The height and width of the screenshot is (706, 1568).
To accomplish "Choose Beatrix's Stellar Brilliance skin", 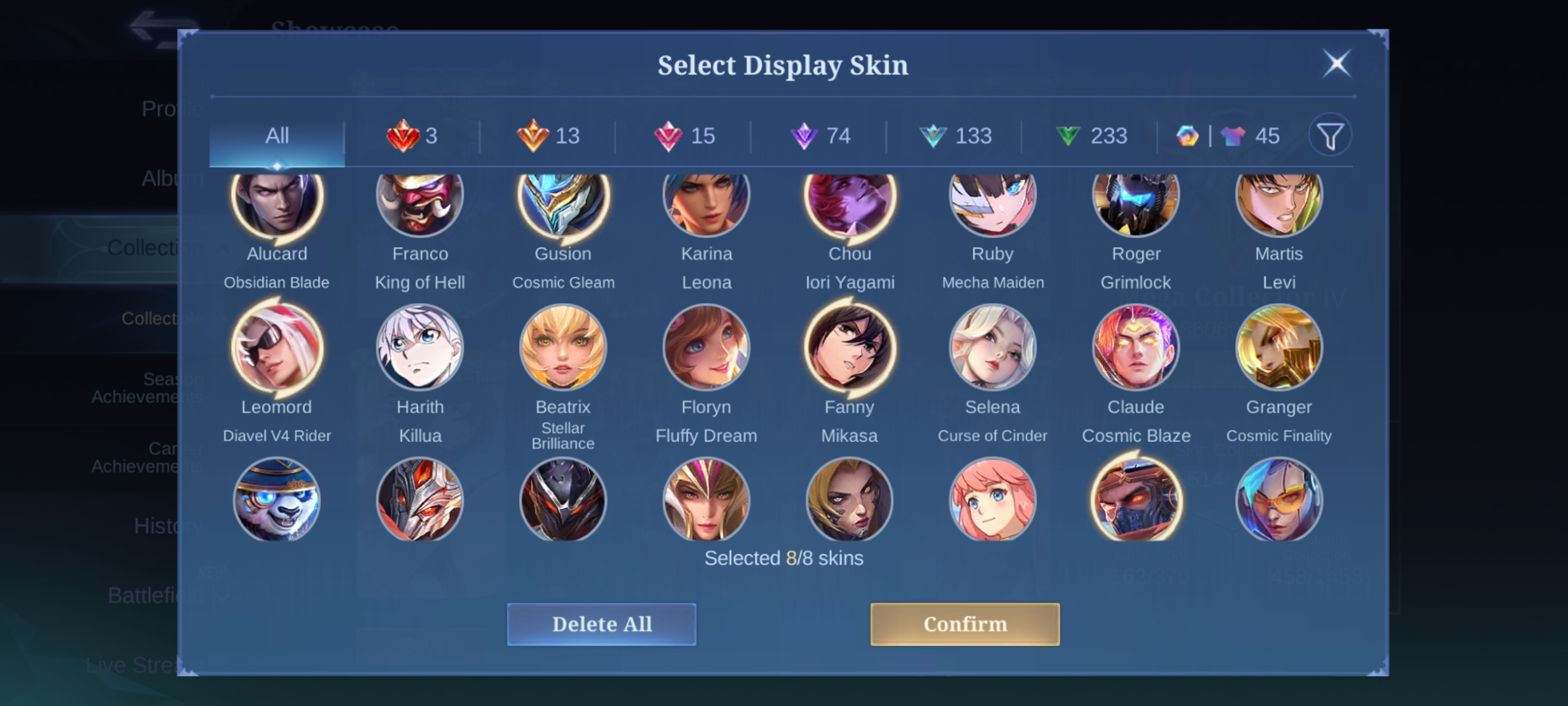I will pos(563,348).
